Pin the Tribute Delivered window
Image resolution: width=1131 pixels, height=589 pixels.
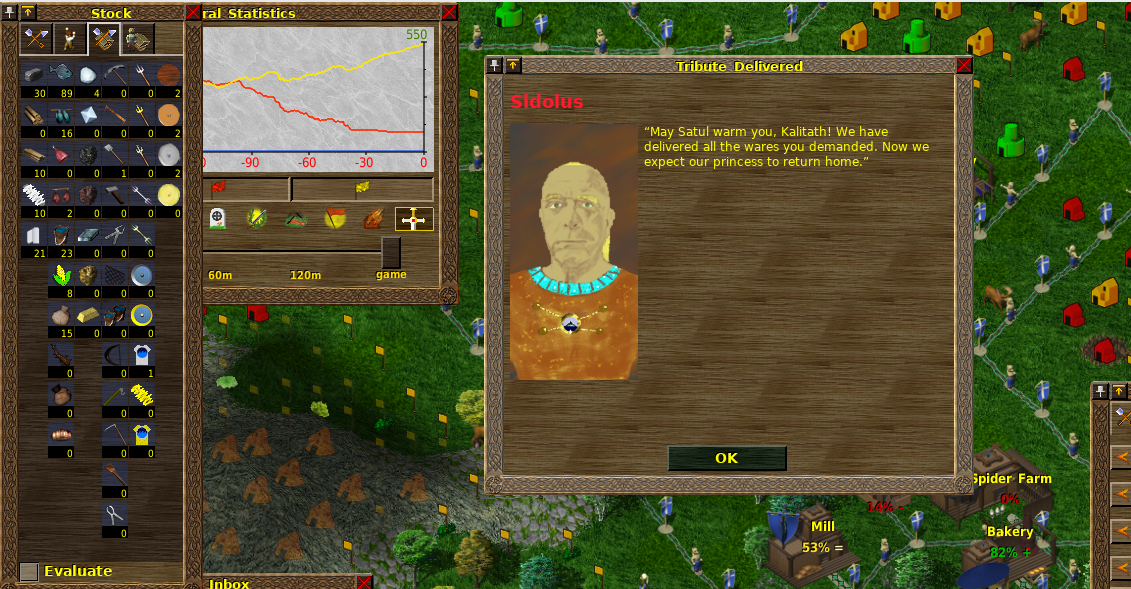[x=495, y=66]
